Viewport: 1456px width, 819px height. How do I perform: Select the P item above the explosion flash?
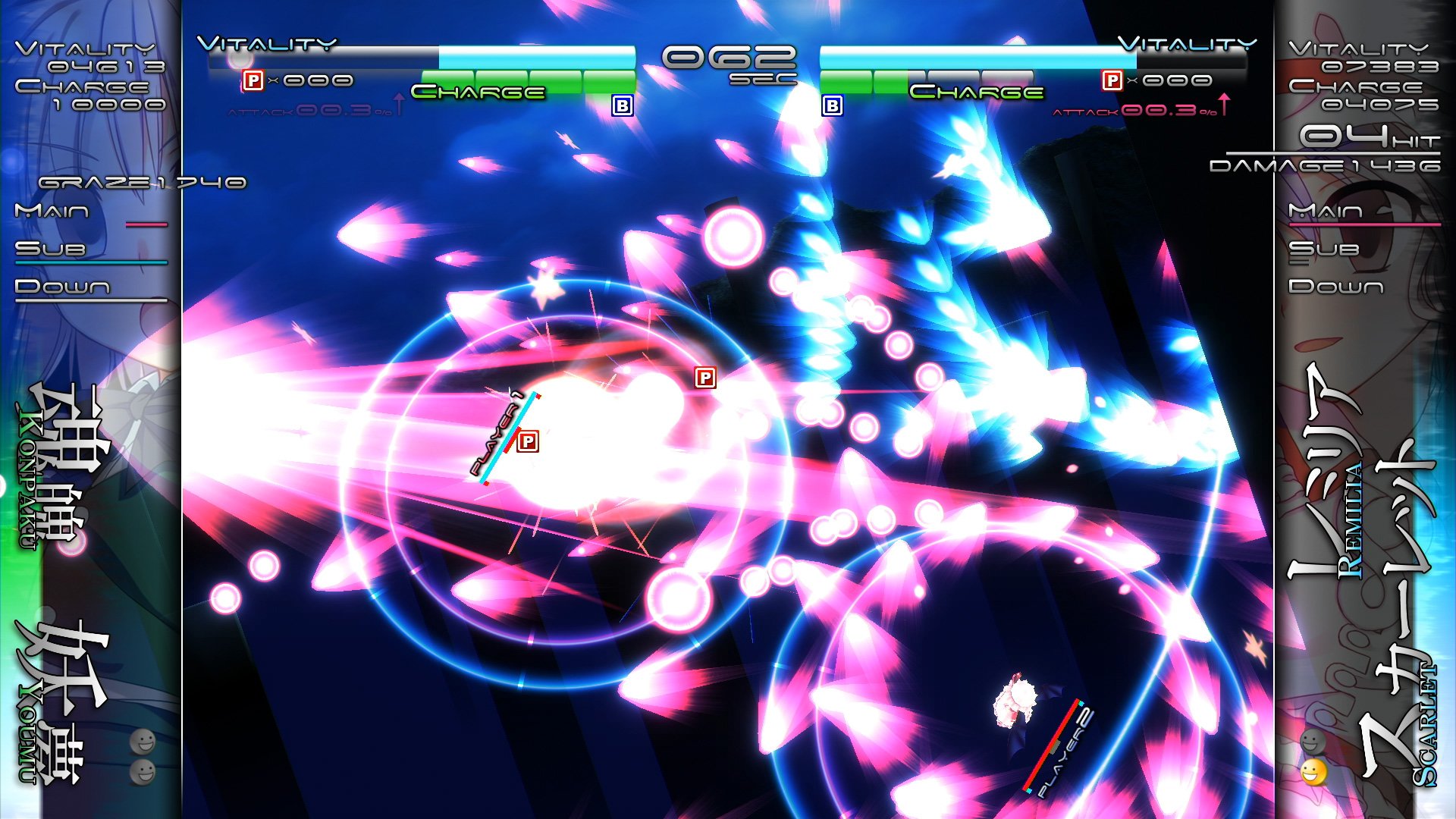click(705, 377)
